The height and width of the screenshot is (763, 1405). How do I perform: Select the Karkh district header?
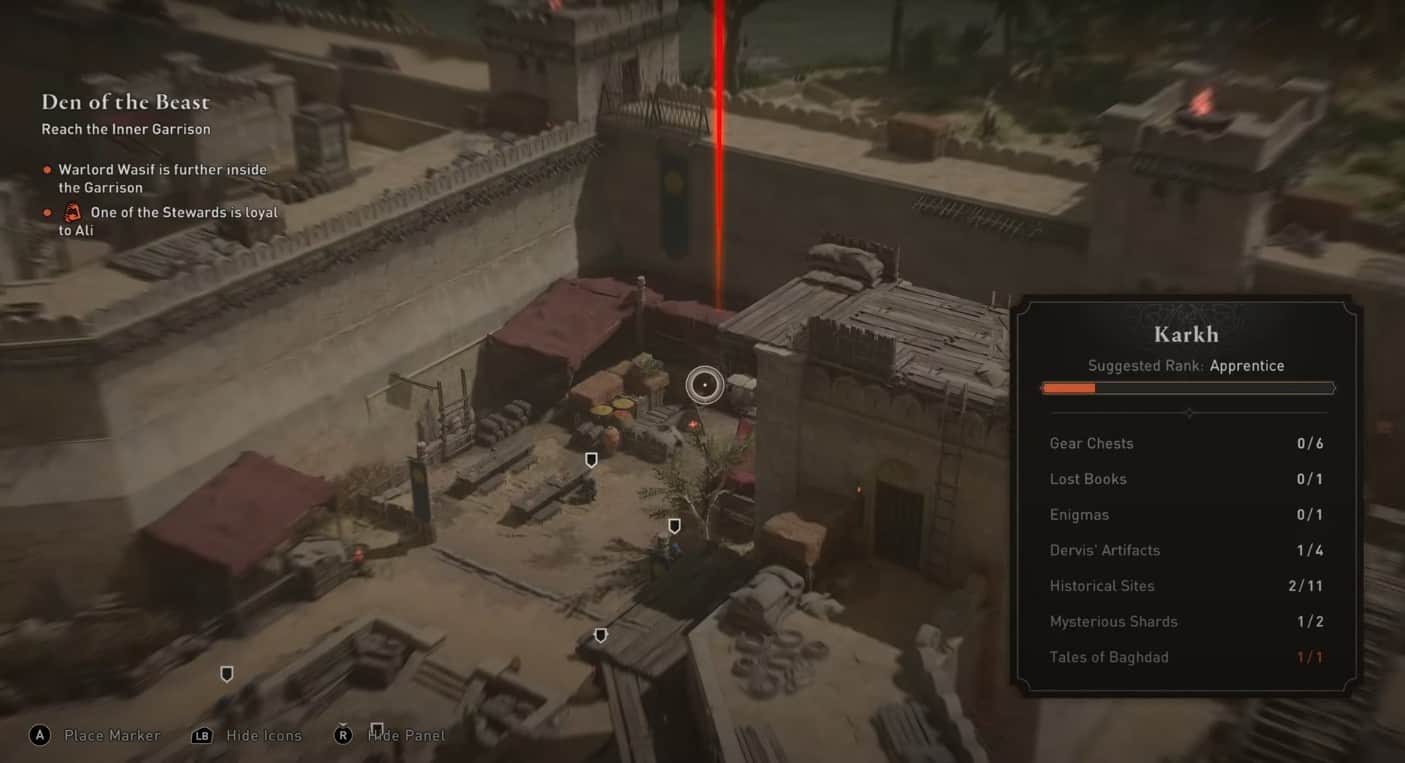[x=1186, y=333]
